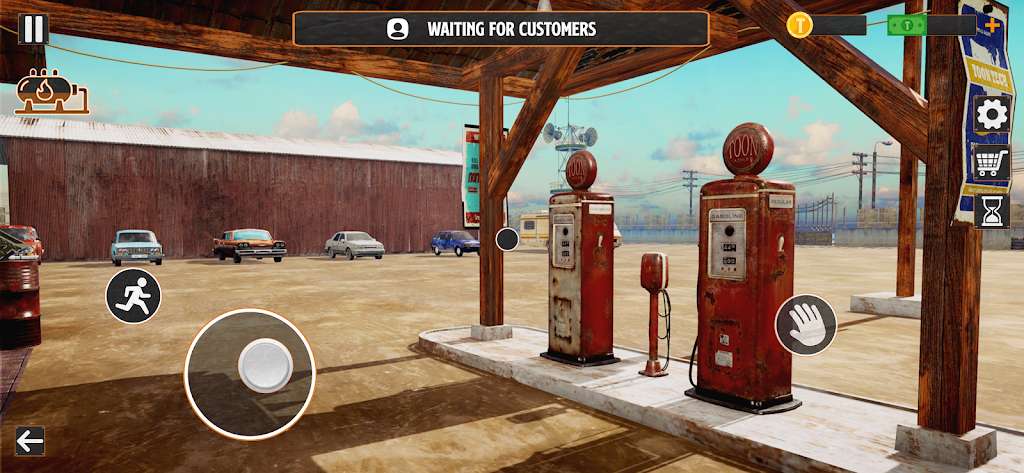Add more cash with the plus button
The height and width of the screenshot is (473, 1024).
click(x=991, y=24)
